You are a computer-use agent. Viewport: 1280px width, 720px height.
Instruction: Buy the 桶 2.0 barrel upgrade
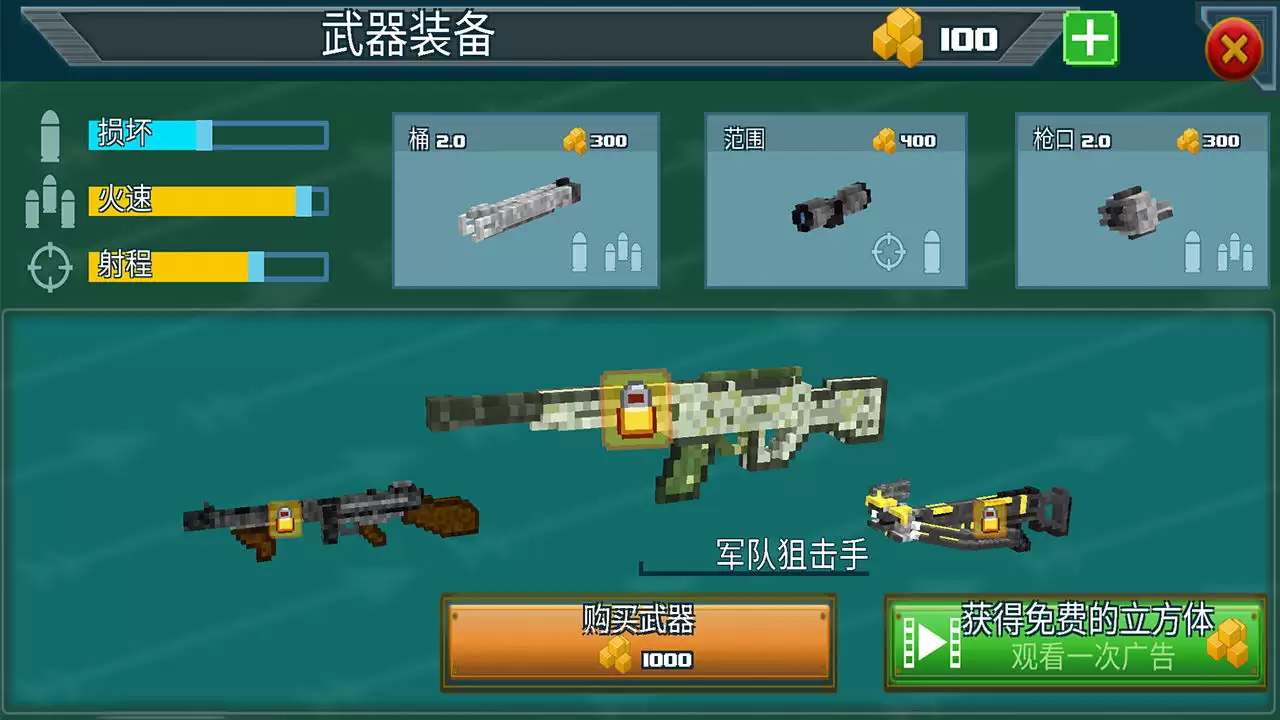click(526, 200)
